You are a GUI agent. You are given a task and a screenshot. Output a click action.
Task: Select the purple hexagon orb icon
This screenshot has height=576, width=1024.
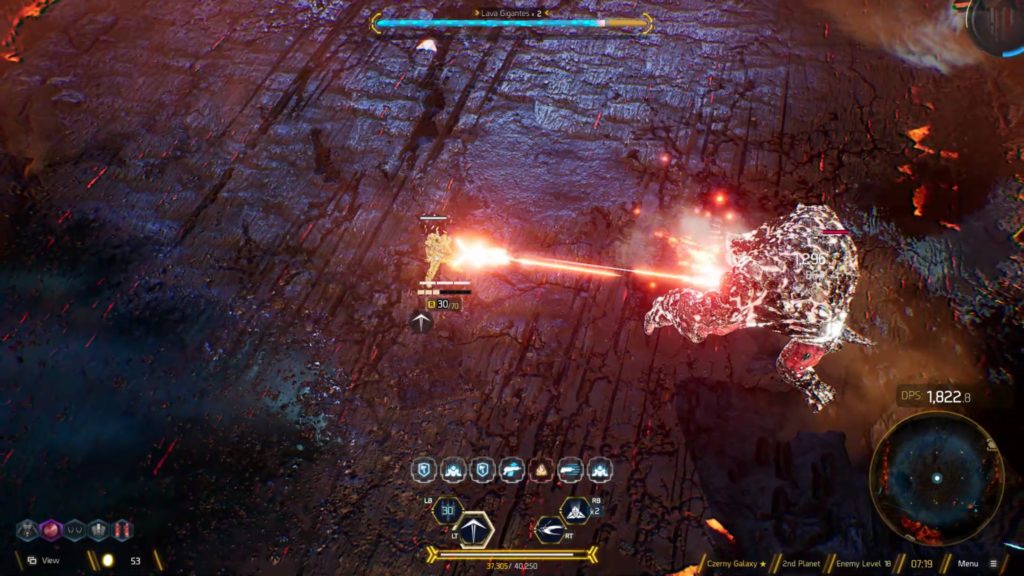(x=51, y=530)
